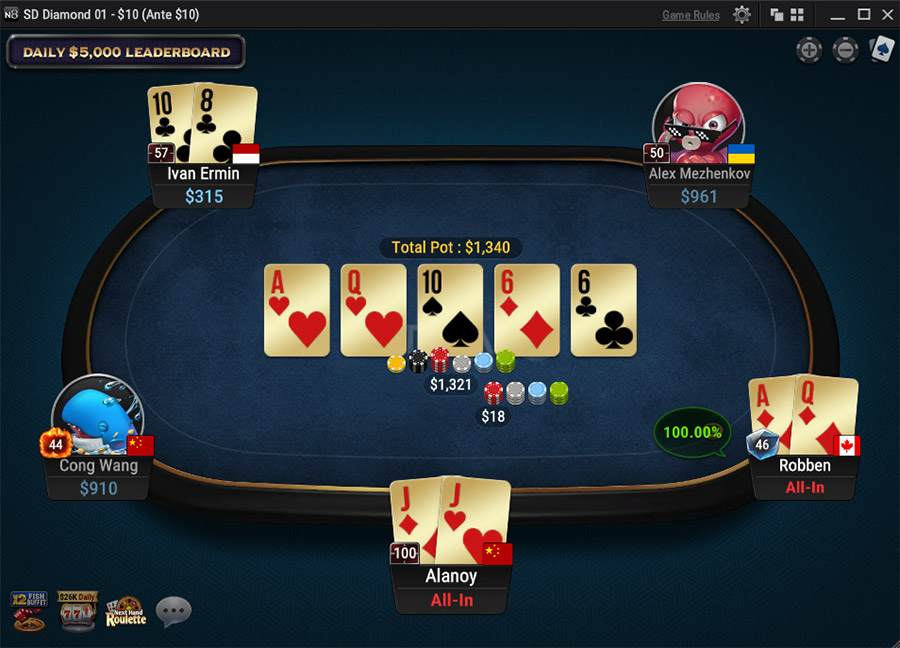Tile tables with the four-square grid icon
Image resolution: width=900 pixels, height=648 pixels.
pos(797,15)
